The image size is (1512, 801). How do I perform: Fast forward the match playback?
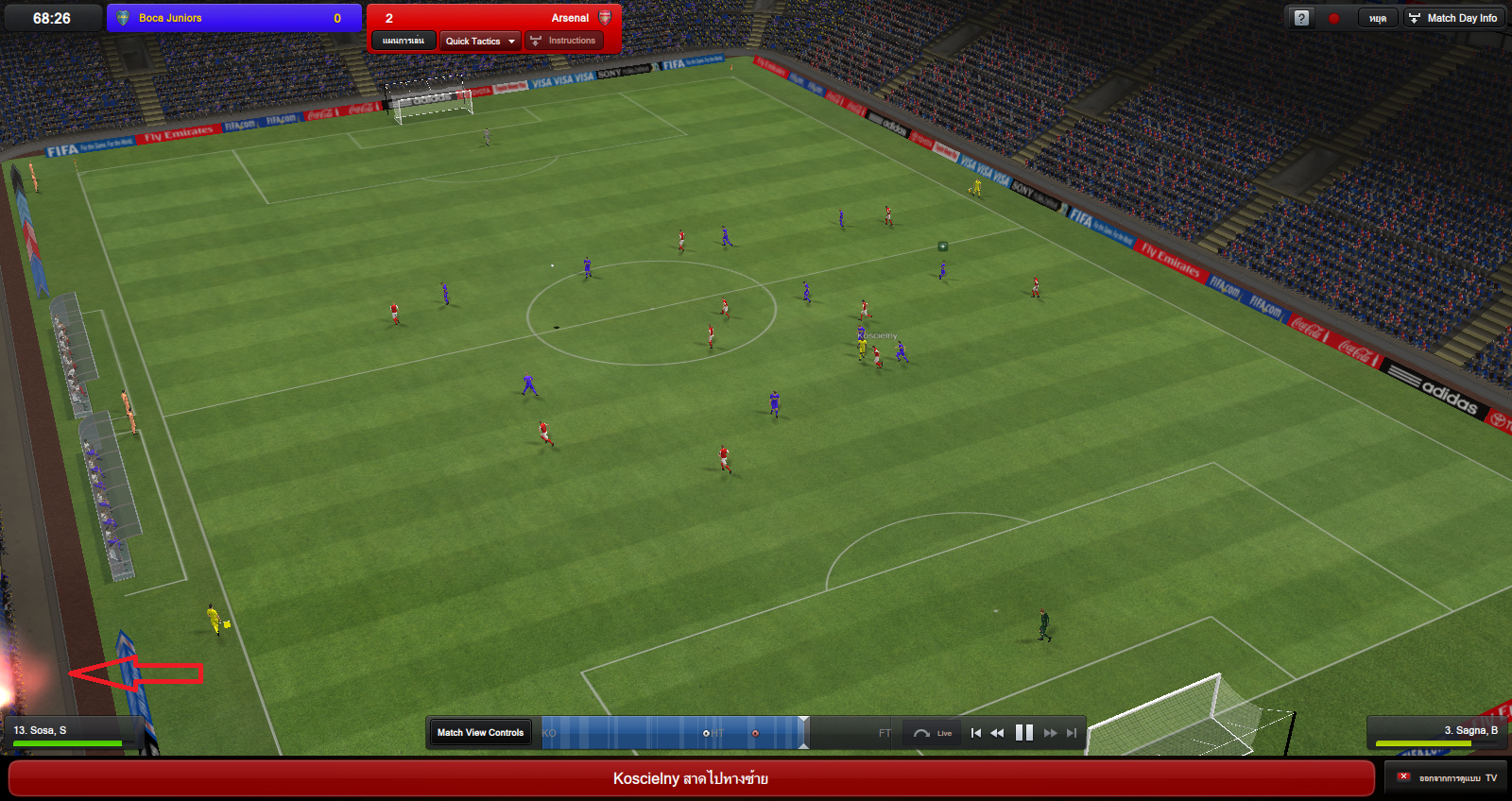click(1050, 733)
